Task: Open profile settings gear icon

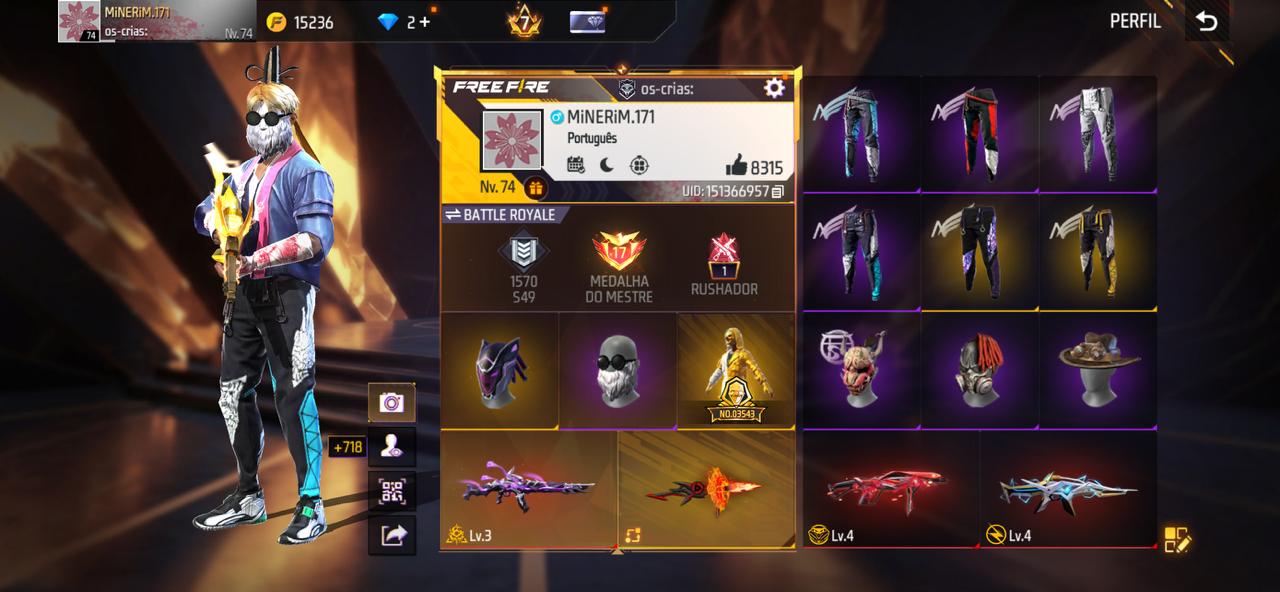Action: (x=774, y=88)
